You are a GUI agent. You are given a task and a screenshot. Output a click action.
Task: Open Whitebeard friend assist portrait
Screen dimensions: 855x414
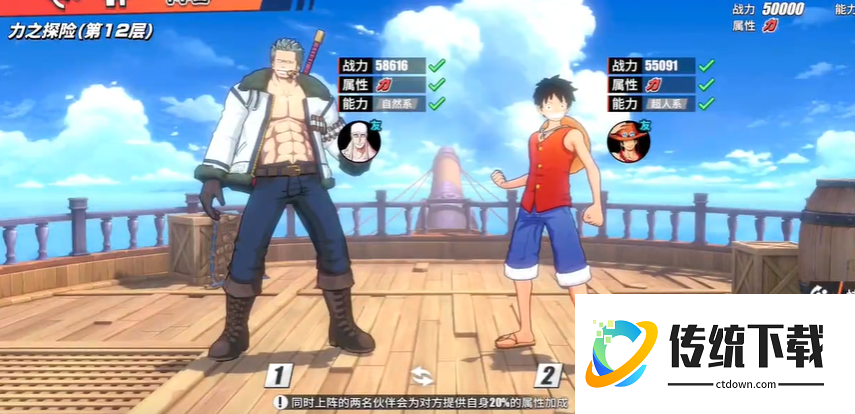click(x=356, y=138)
